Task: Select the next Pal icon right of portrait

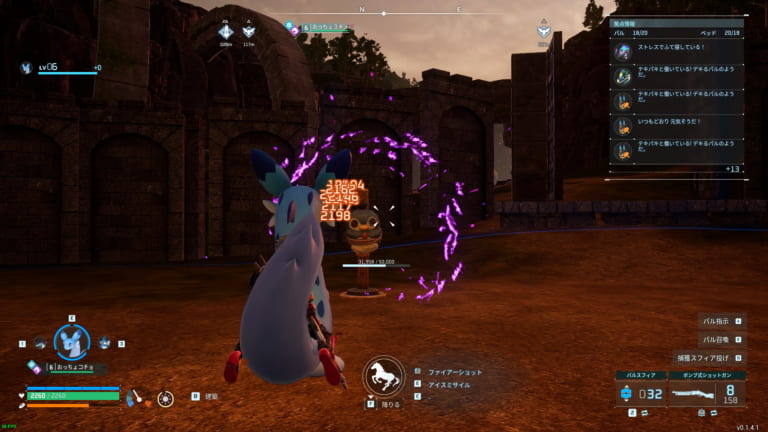Action: tap(104, 343)
